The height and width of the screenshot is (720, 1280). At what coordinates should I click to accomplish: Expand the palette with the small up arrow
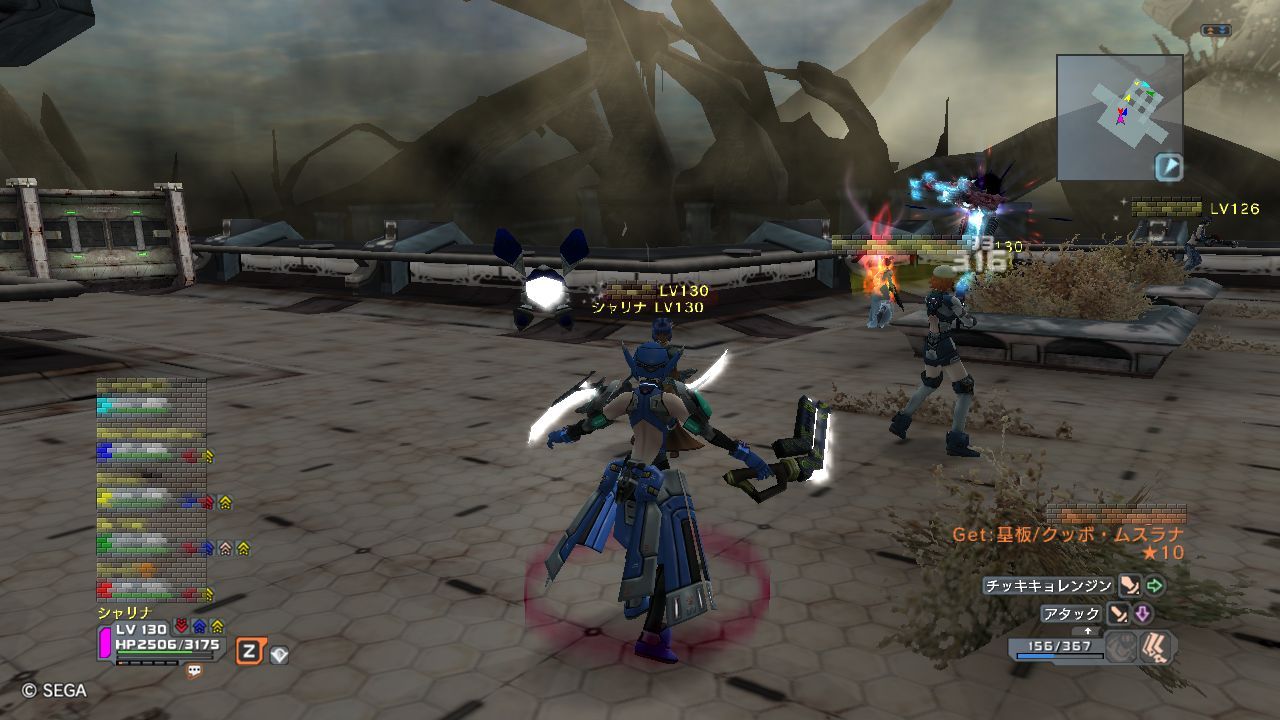pyautogui.click(x=1088, y=632)
